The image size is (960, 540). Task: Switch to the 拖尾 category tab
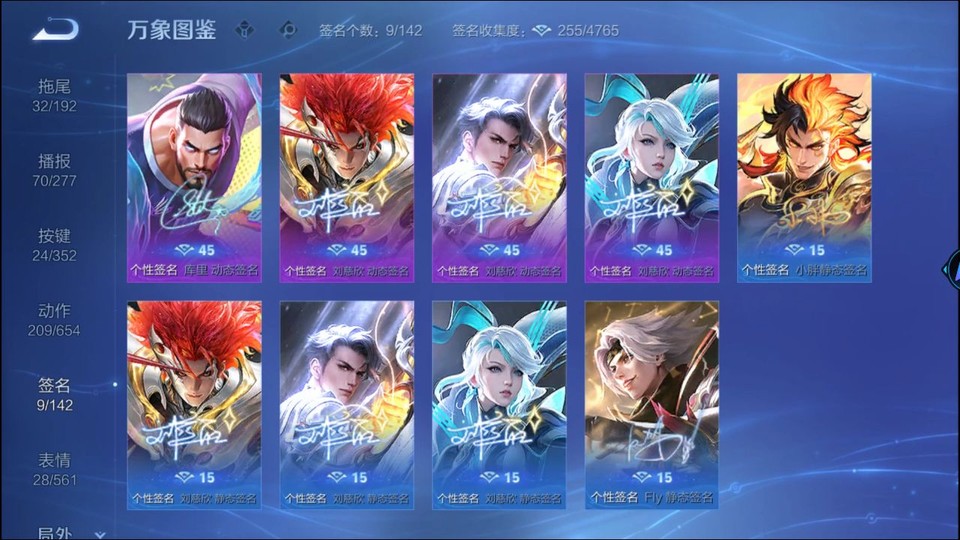point(54,96)
